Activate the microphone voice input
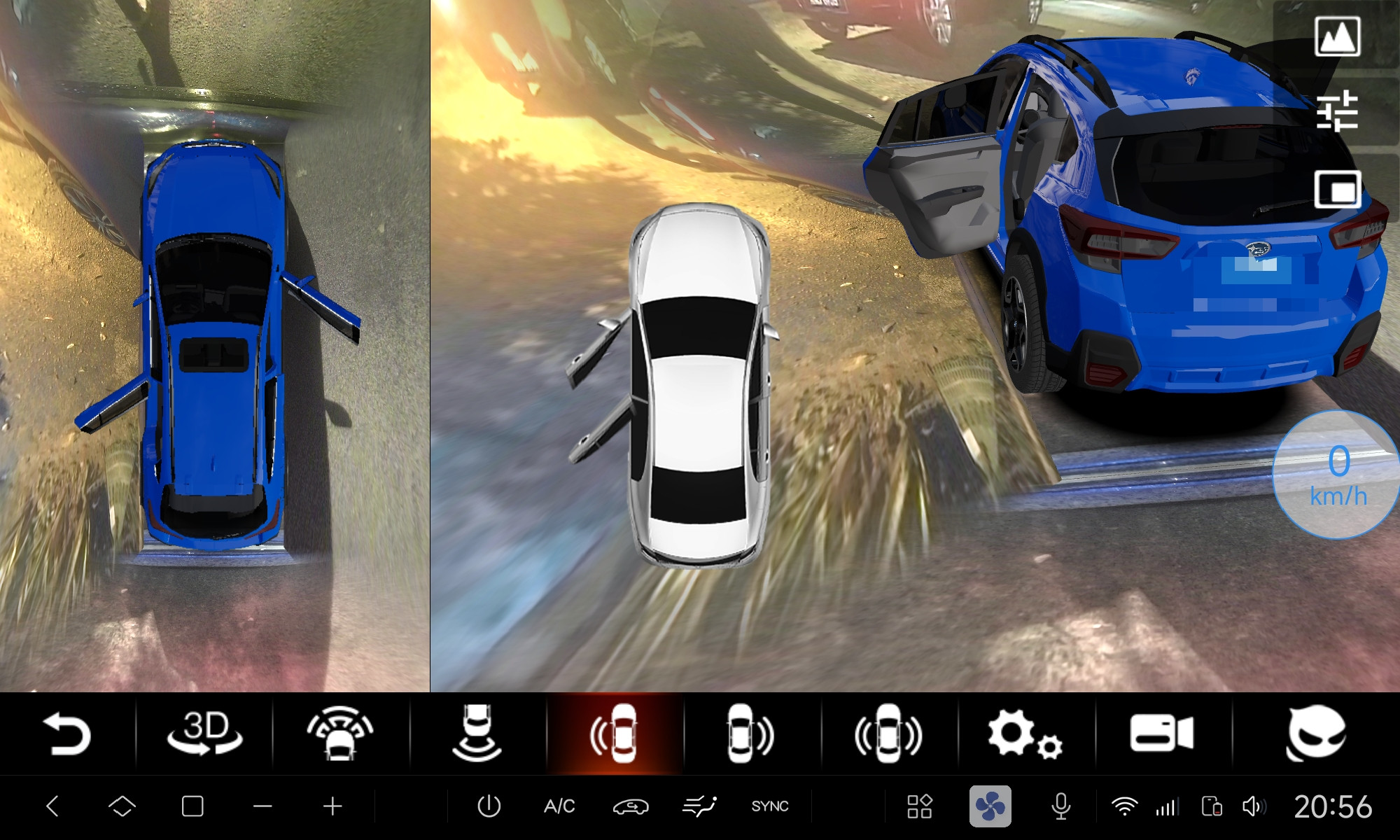The width and height of the screenshot is (1400, 840). (x=1060, y=806)
